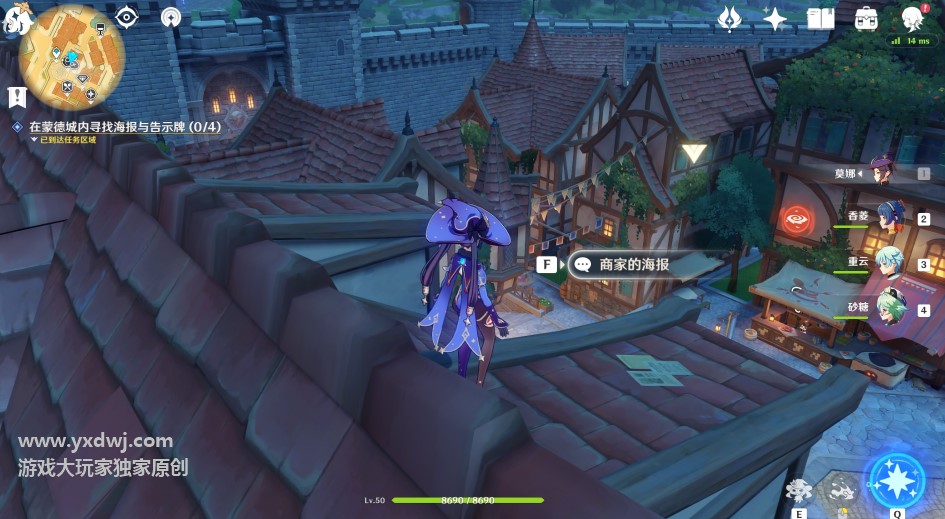Open the wish star icon

pos(775,18)
